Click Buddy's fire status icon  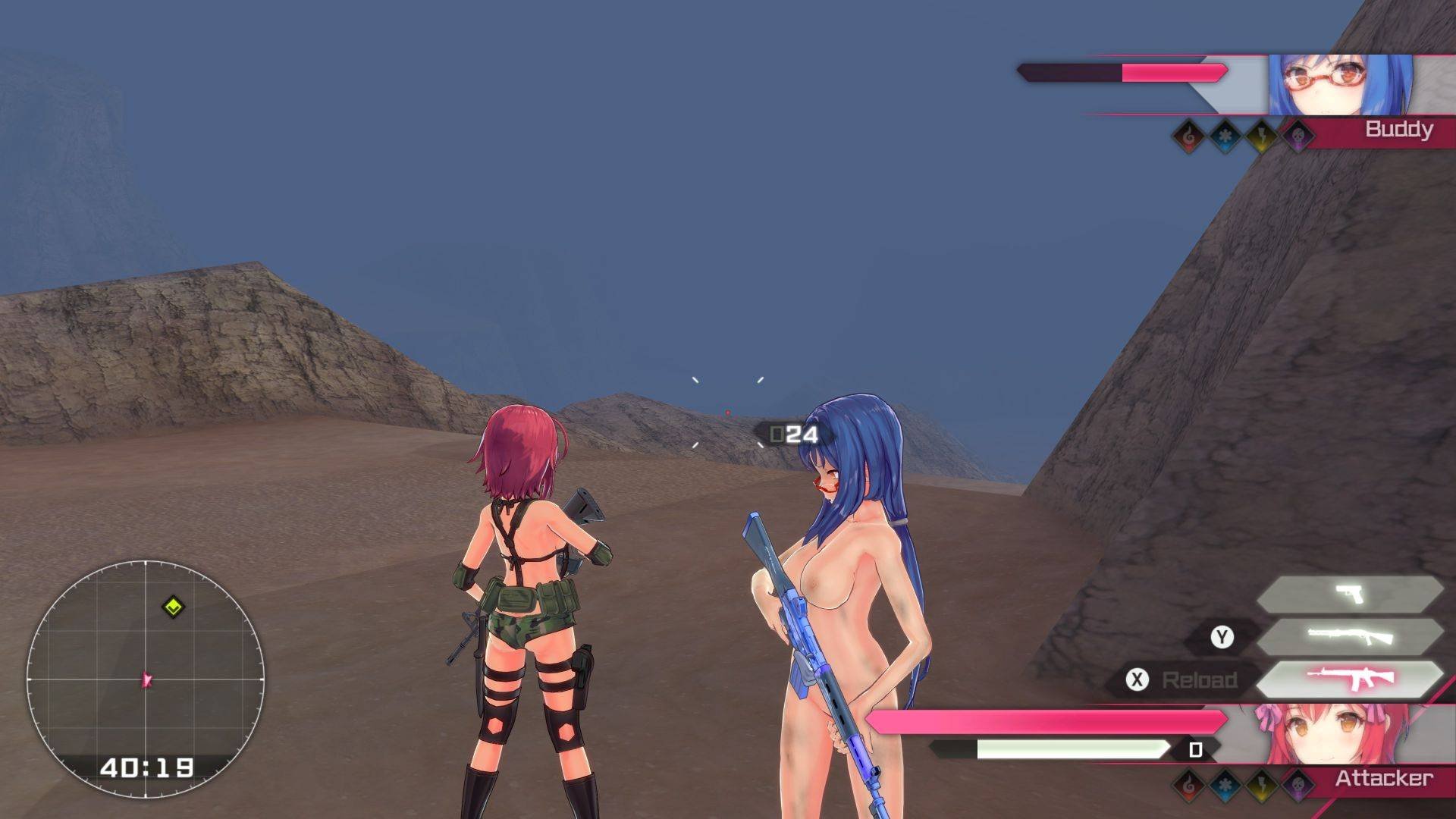tap(1188, 136)
